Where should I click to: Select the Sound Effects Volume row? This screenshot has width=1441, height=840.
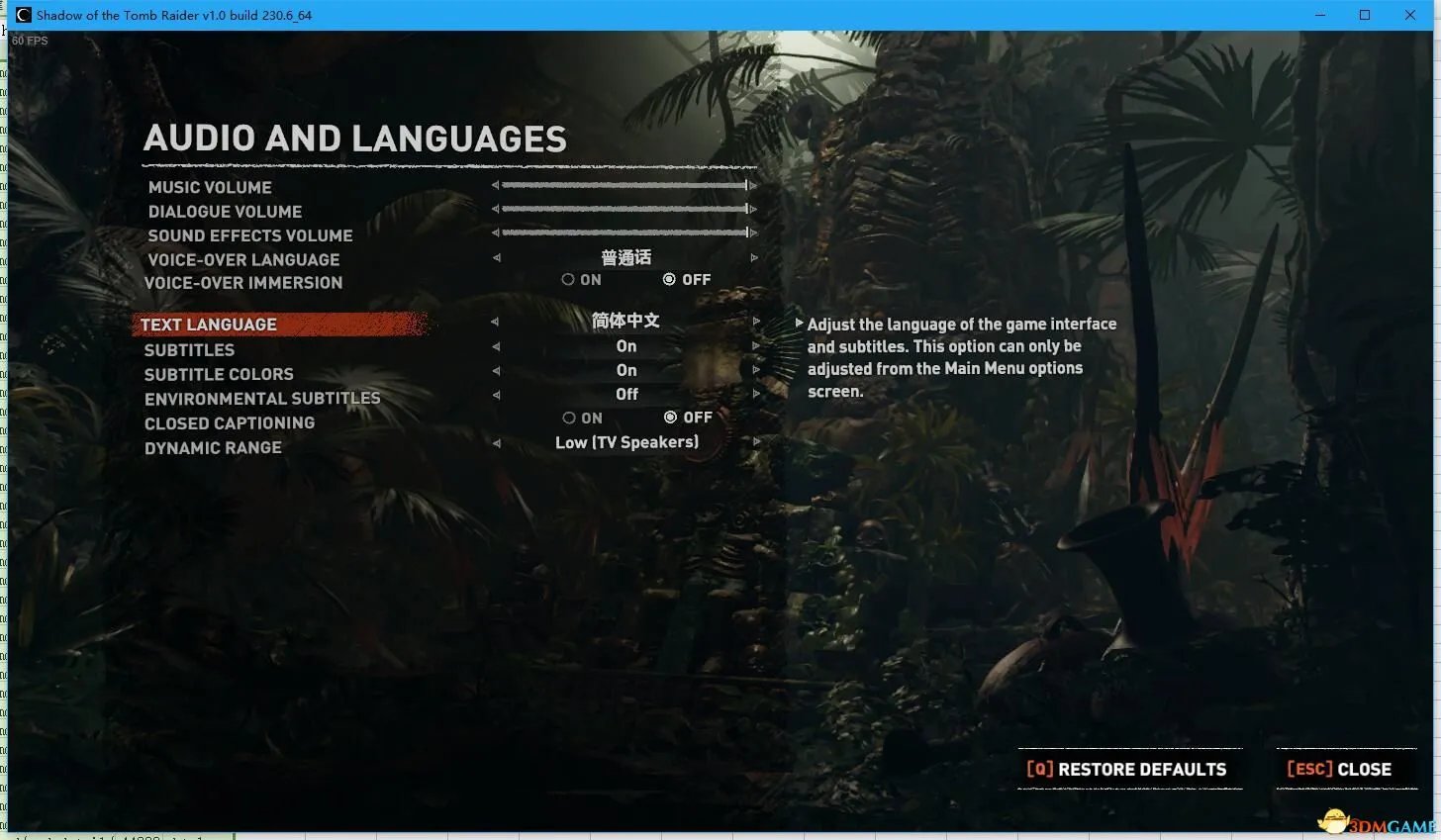point(250,235)
